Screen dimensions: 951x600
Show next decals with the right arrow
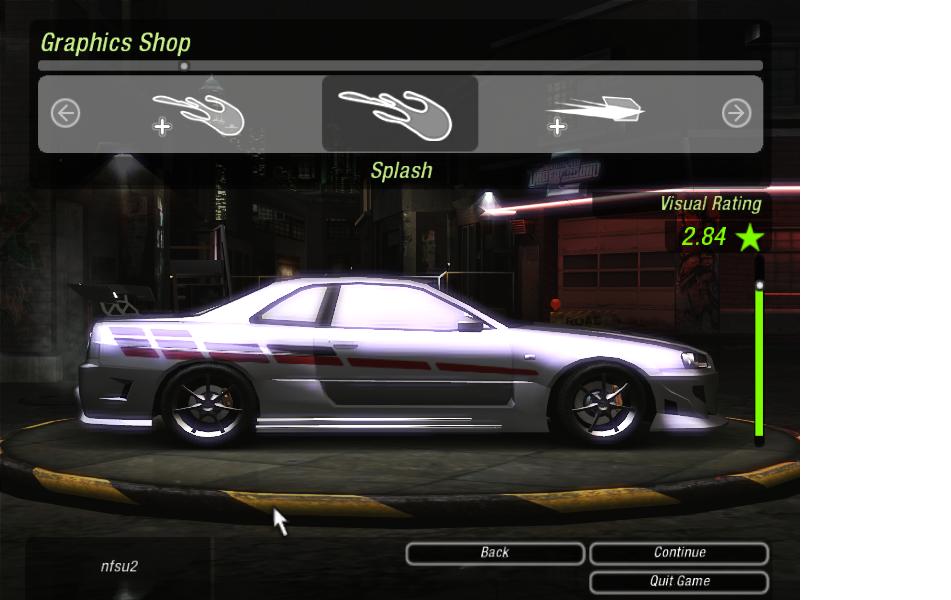click(736, 113)
